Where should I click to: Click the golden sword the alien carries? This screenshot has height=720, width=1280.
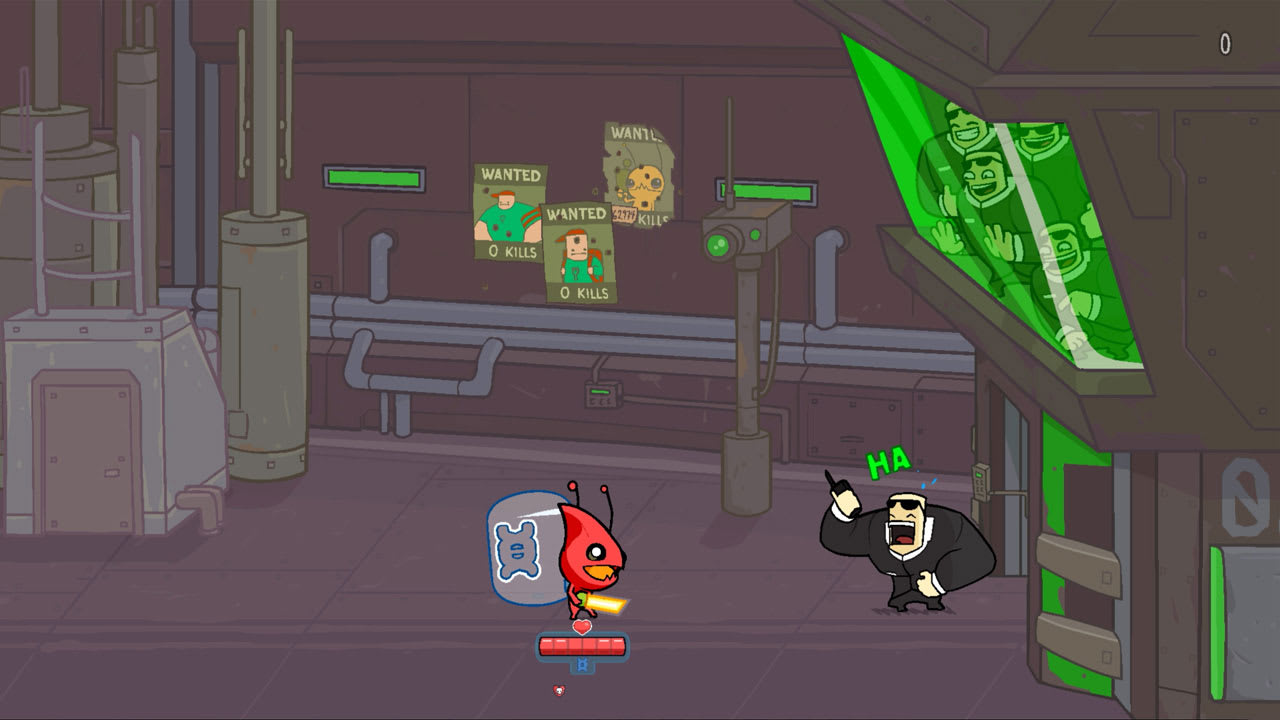608,601
